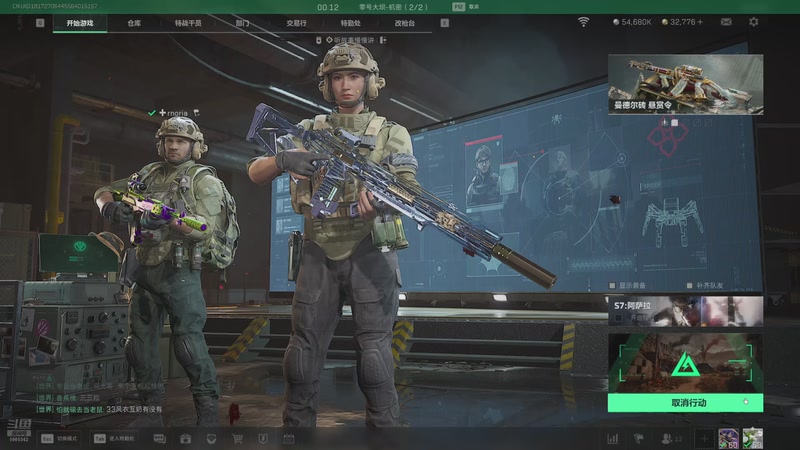800x450 pixels.
Task: Open the shopping cart icon in bottom bar
Action: pyautogui.click(x=237, y=438)
